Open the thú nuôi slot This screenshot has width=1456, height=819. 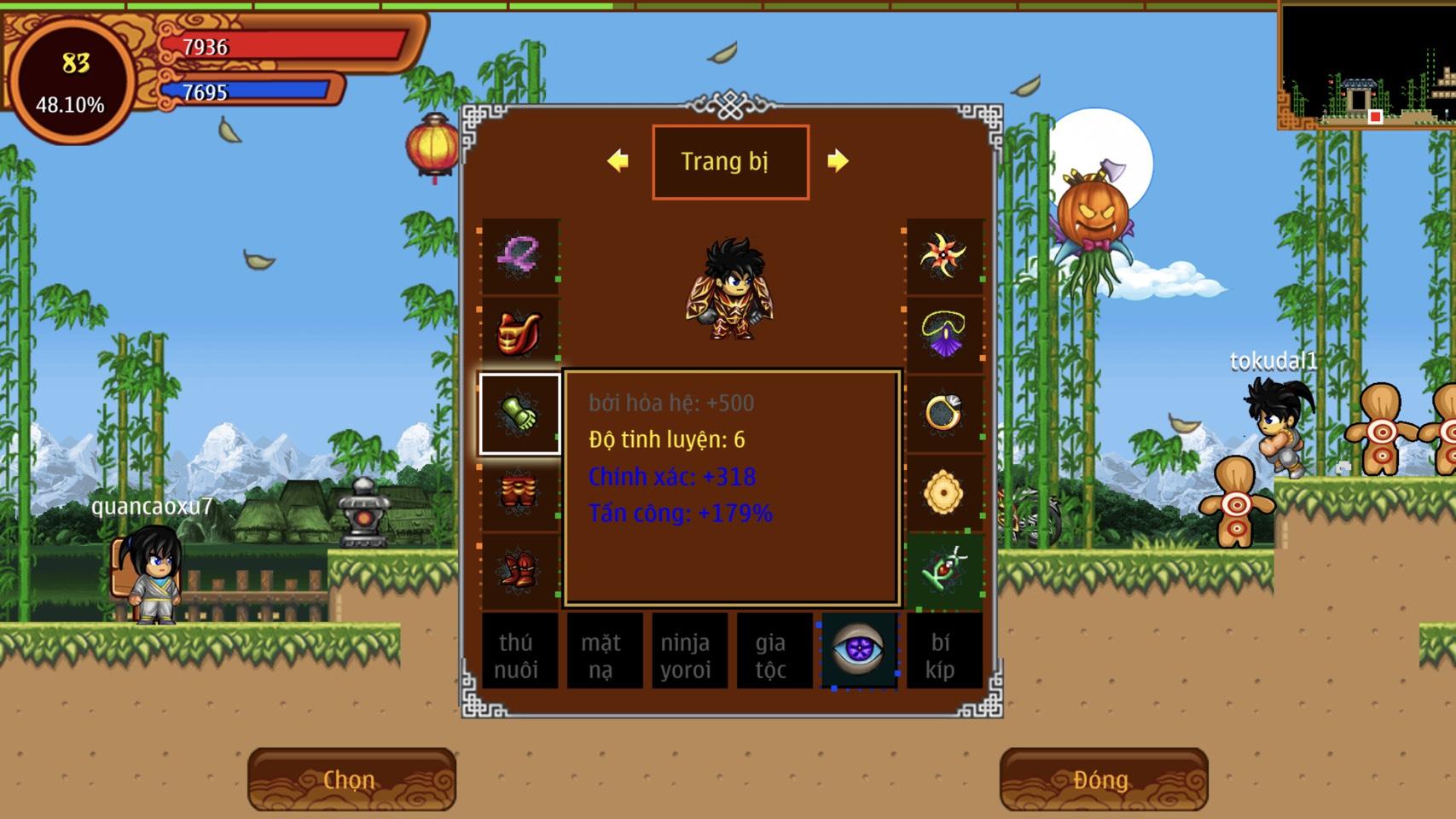click(517, 653)
